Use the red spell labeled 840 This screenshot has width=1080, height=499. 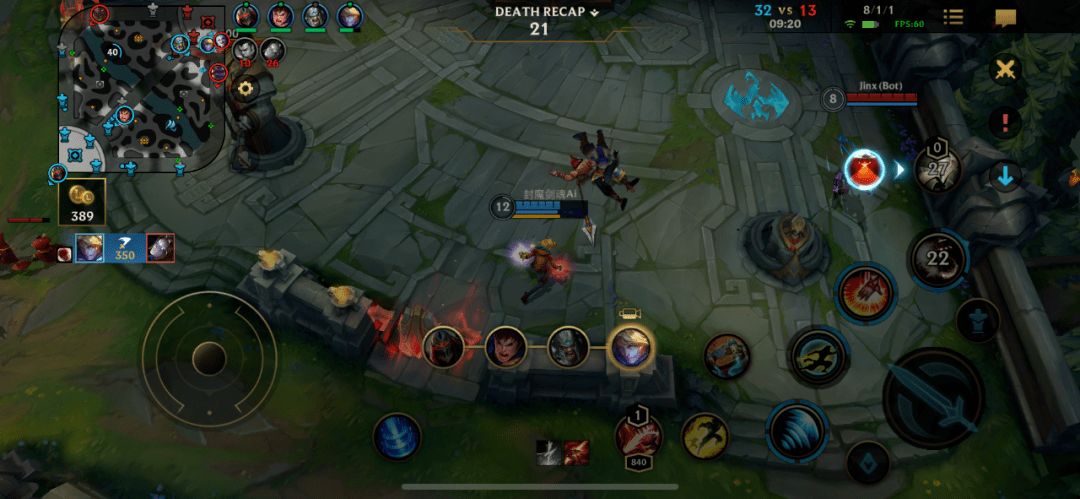click(x=639, y=435)
